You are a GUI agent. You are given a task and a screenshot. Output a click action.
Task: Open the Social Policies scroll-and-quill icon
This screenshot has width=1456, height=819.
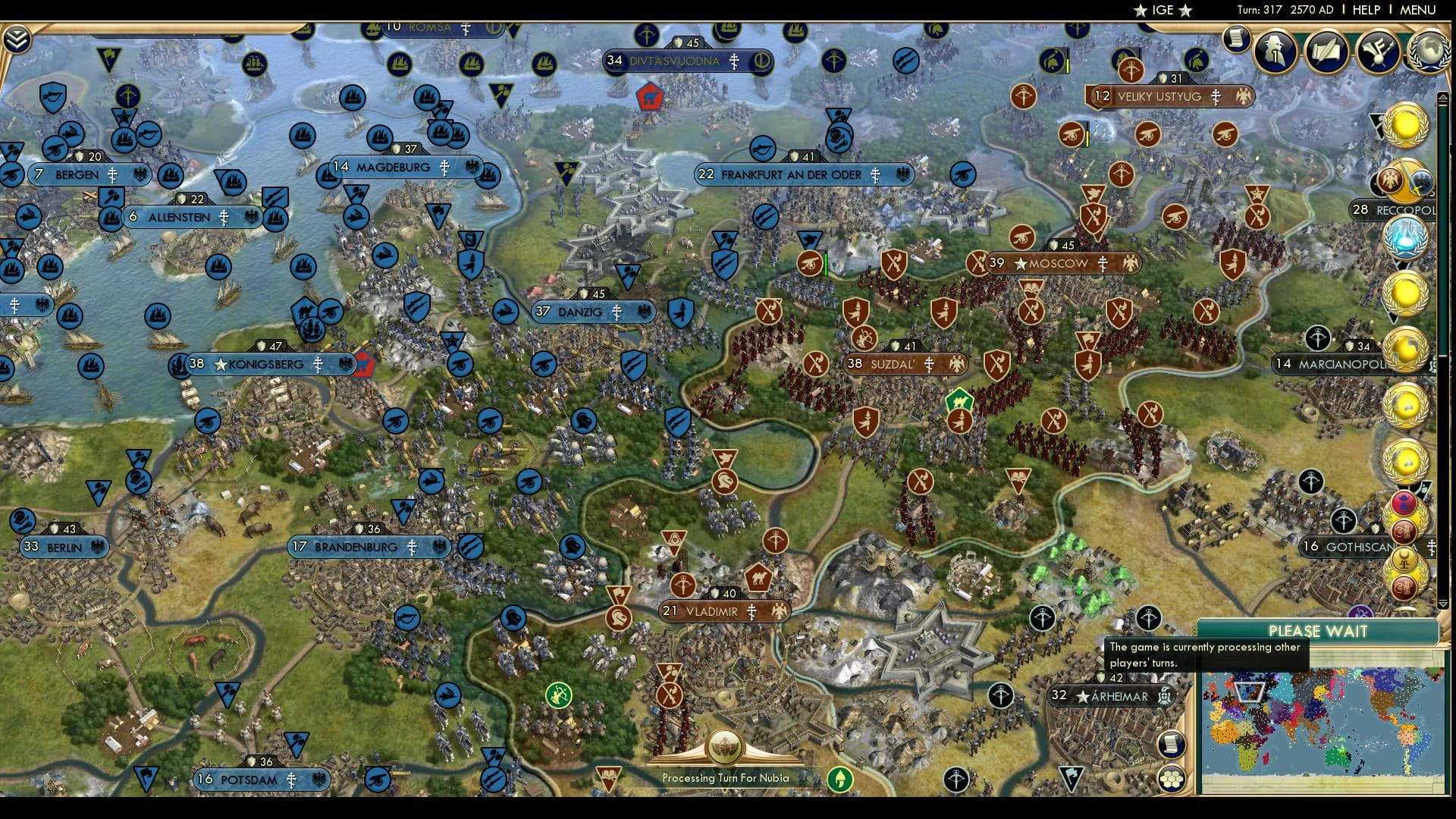(x=1327, y=52)
